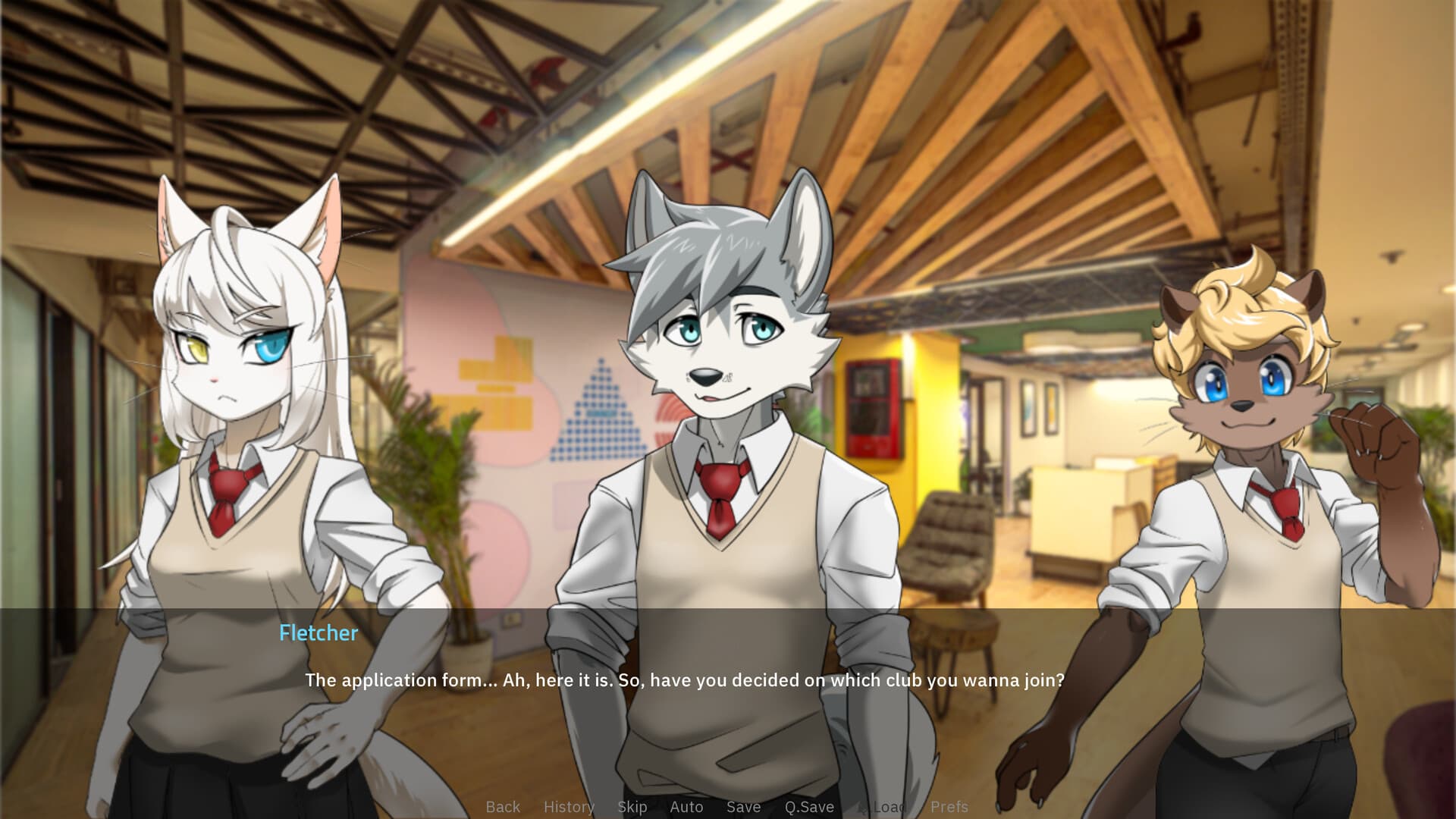Viewport: 1456px width, 819px height.
Task: Enable Skip mode
Action: (x=633, y=808)
